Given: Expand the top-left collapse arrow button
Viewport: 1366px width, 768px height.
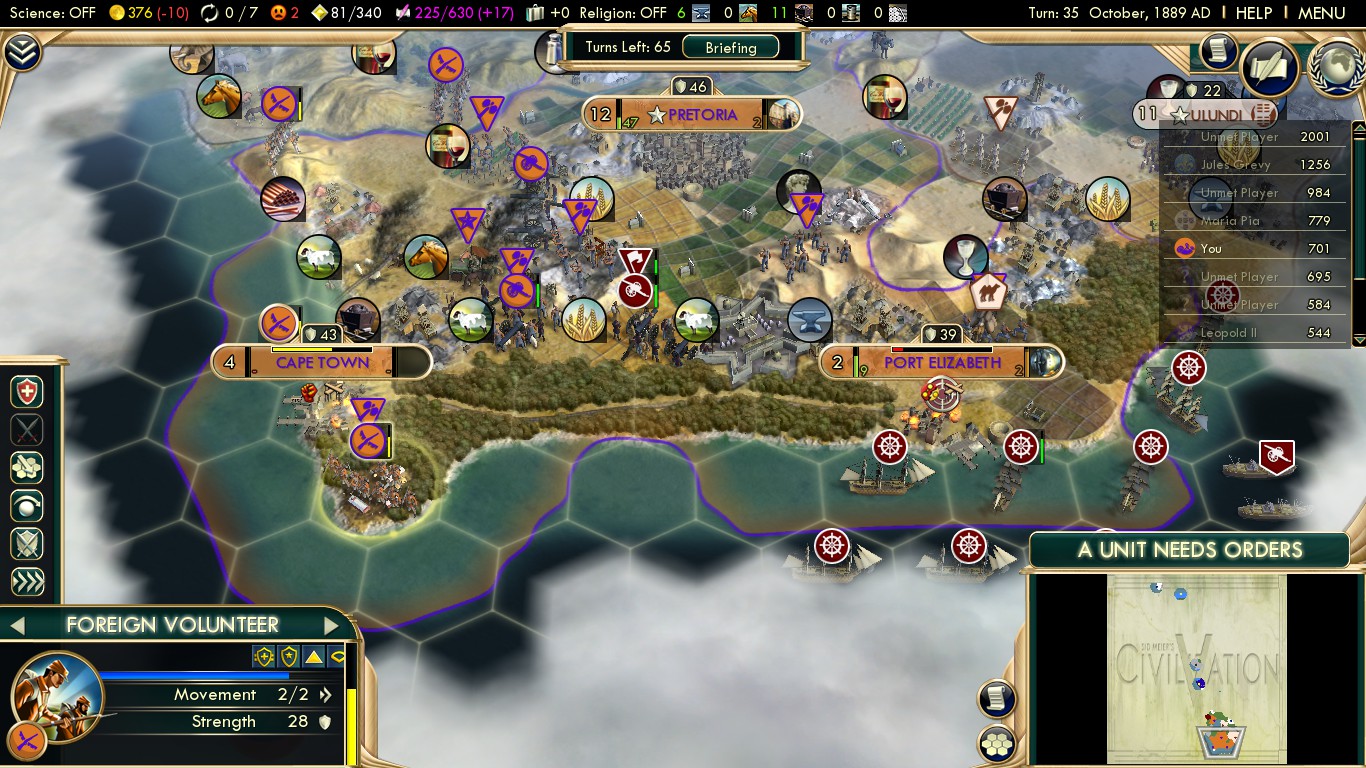Looking at the screenshot, I should [x=21, y=51].
